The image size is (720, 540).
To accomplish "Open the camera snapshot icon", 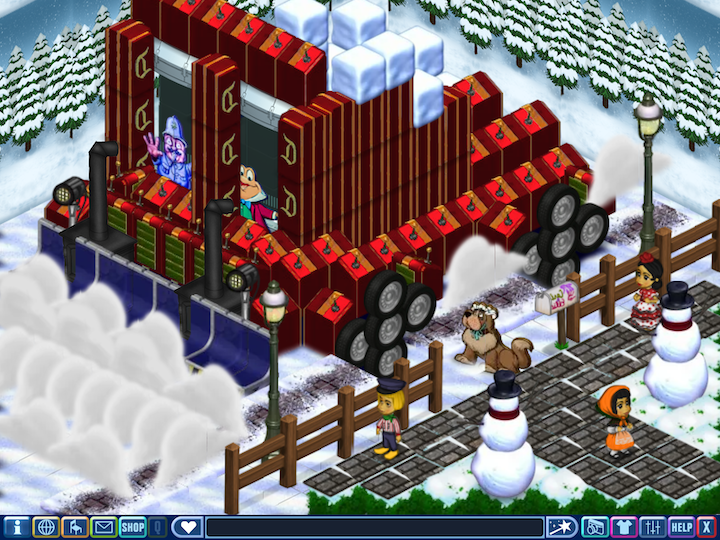I will 594,527.
